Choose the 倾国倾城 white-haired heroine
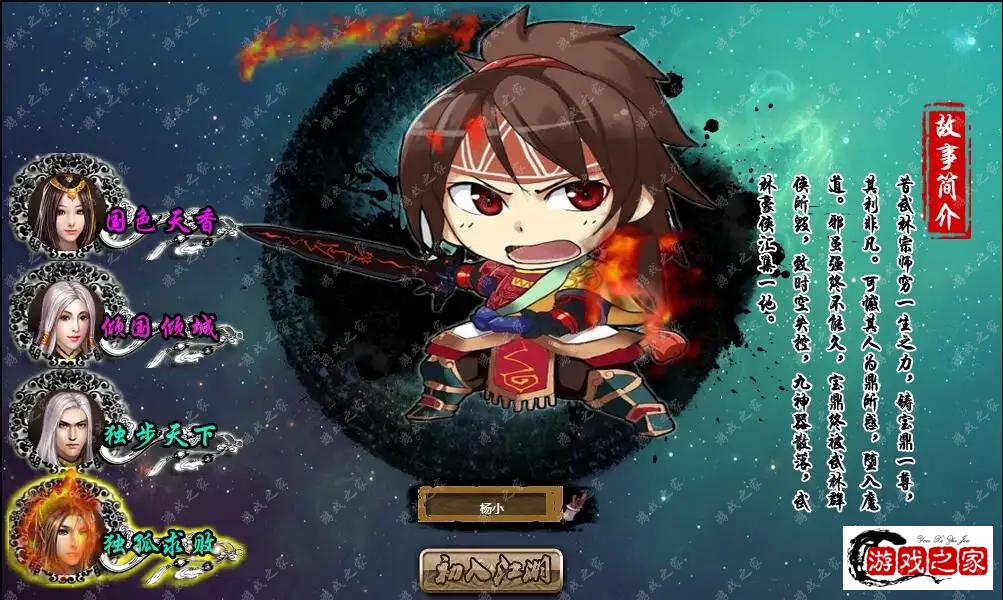The height and width of the screenshot is (600, 1003). [67, 318]
